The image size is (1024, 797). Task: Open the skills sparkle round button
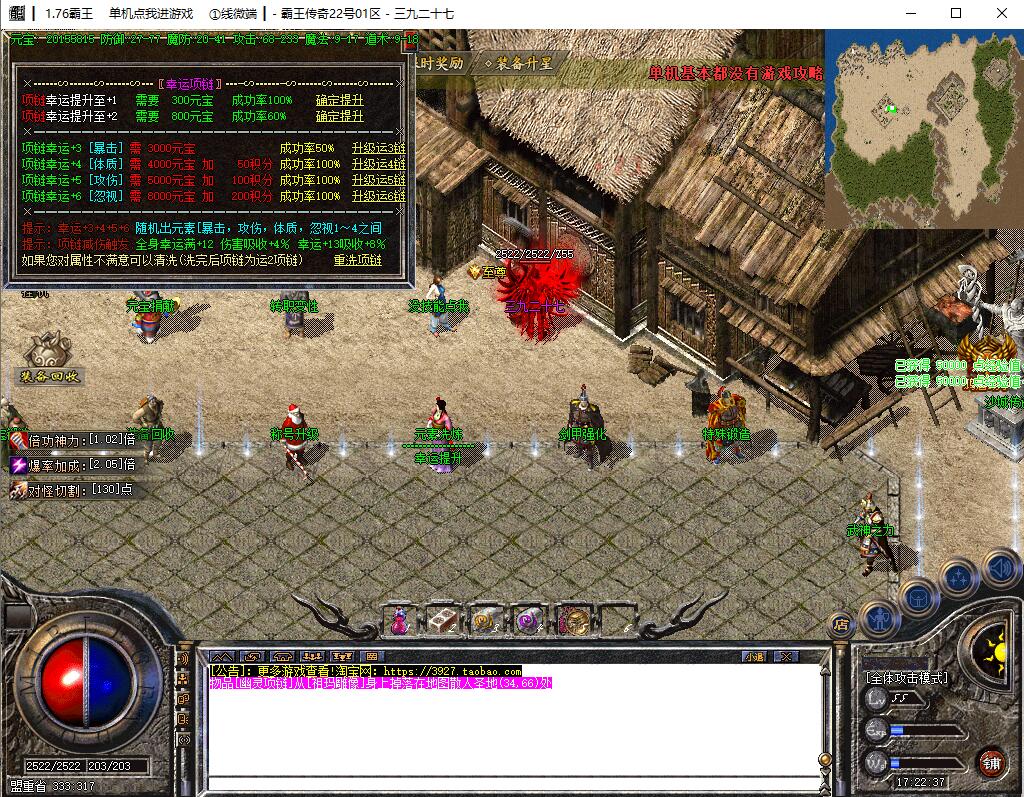[x=958, y=578]
